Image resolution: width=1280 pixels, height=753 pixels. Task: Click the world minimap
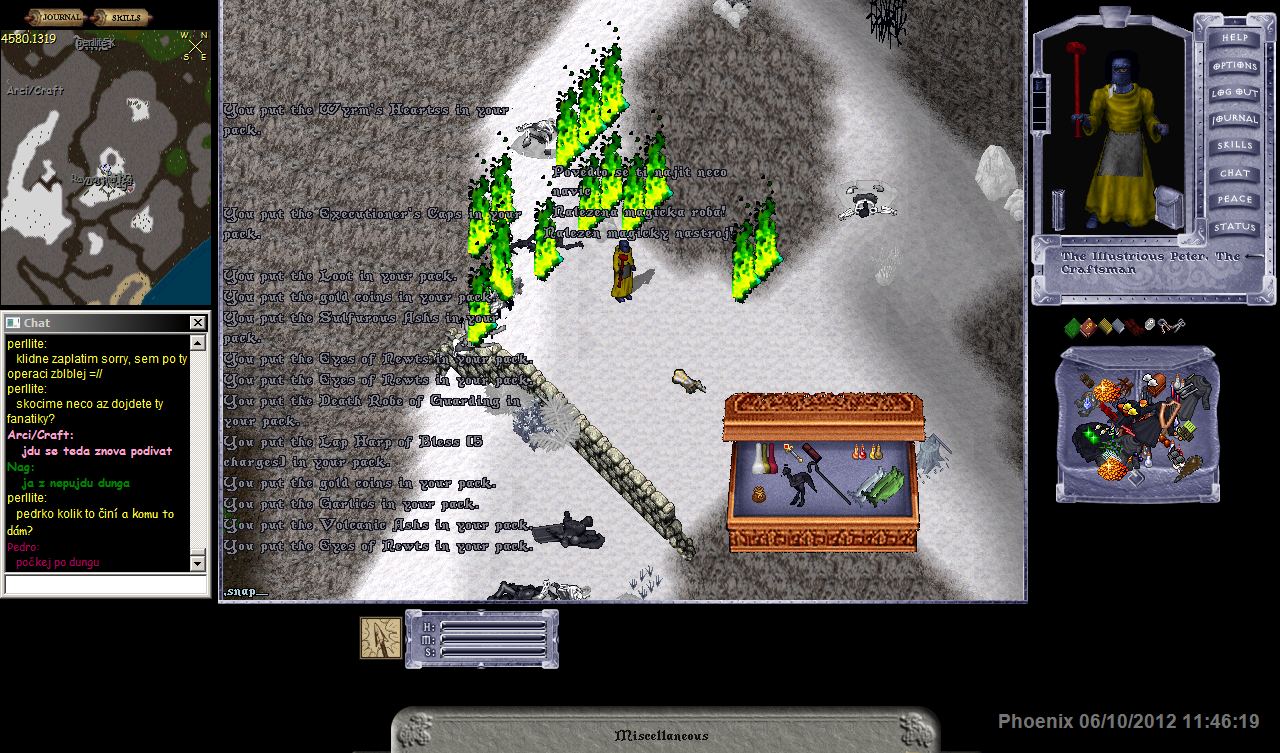click(x=106, y=170)
